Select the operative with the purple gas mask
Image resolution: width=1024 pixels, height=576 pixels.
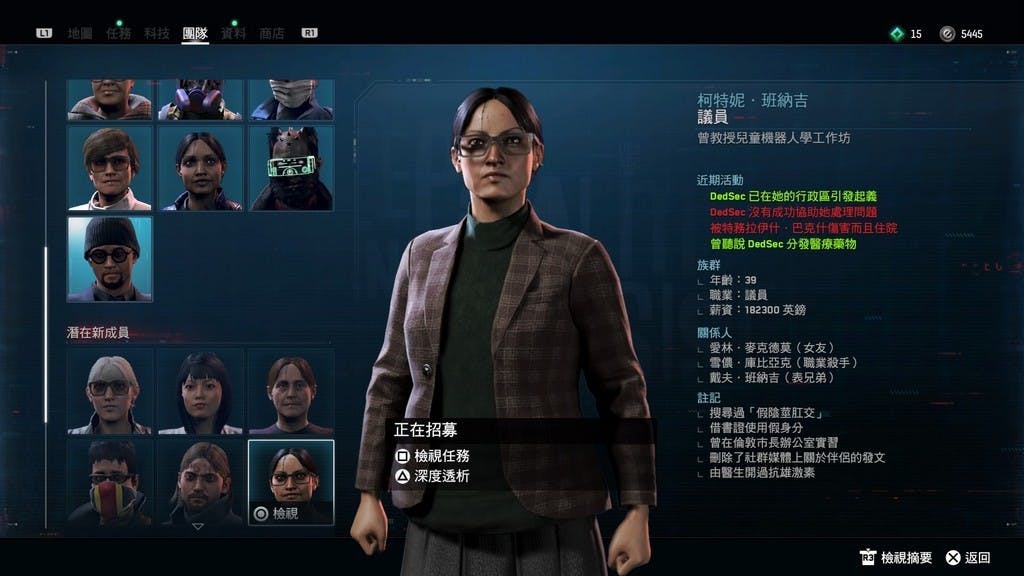(x=200, y=99)
